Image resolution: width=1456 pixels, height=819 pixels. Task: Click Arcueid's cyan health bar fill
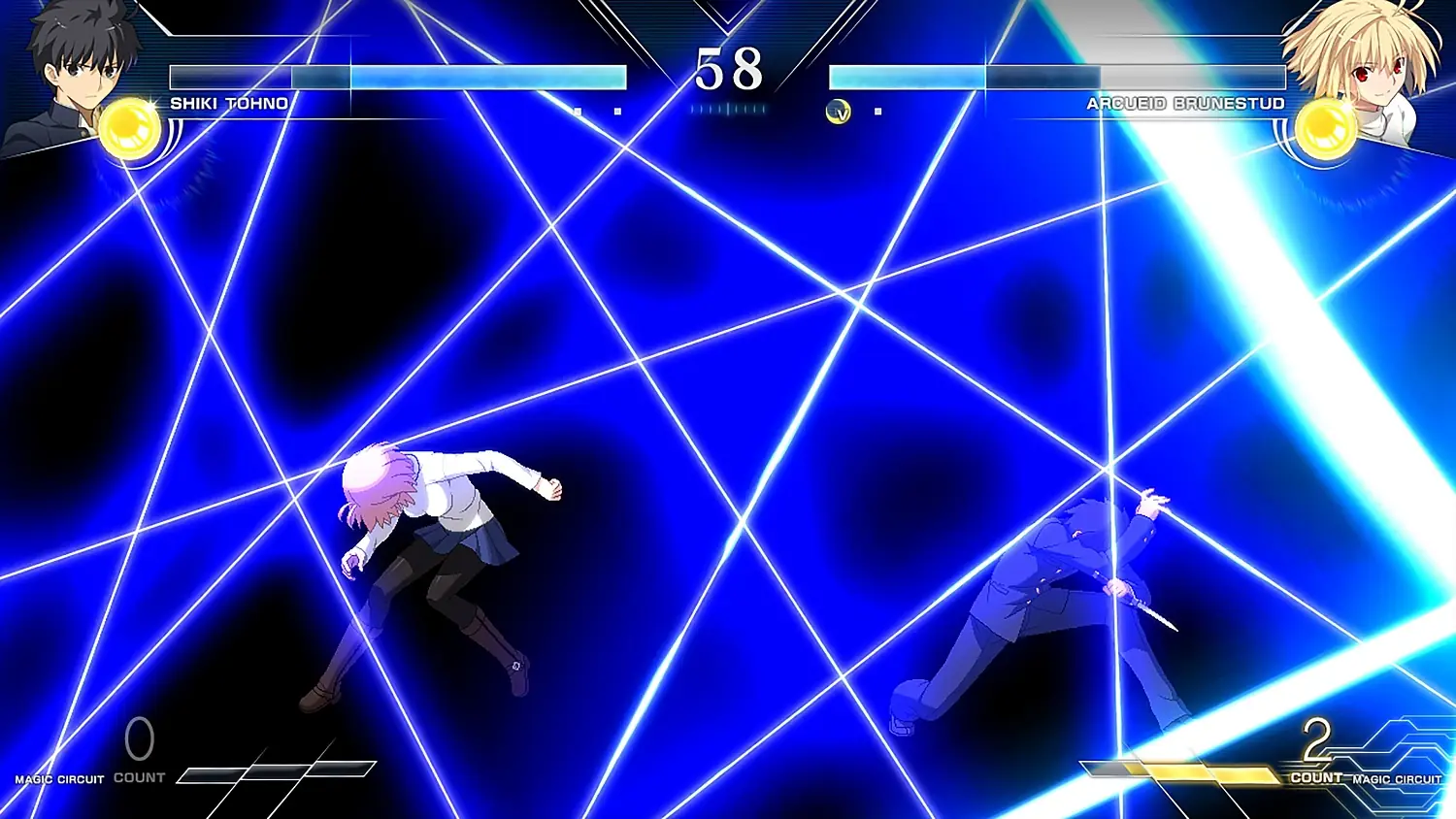click(x=903, y=76)
